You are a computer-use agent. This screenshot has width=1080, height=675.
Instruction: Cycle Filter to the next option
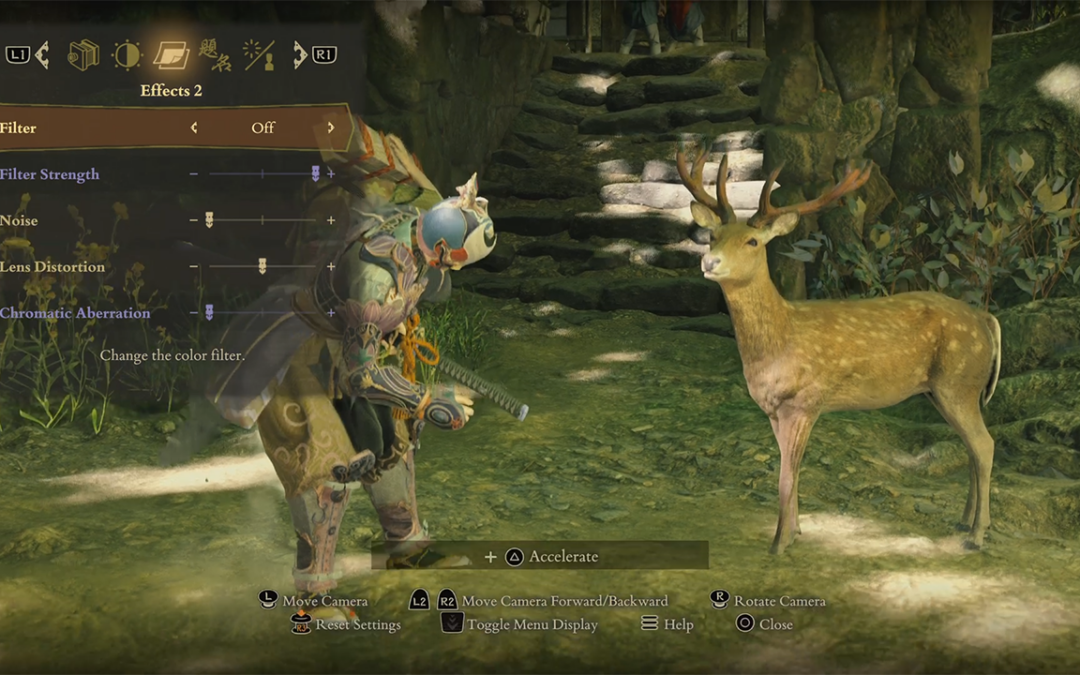(331, 128)
